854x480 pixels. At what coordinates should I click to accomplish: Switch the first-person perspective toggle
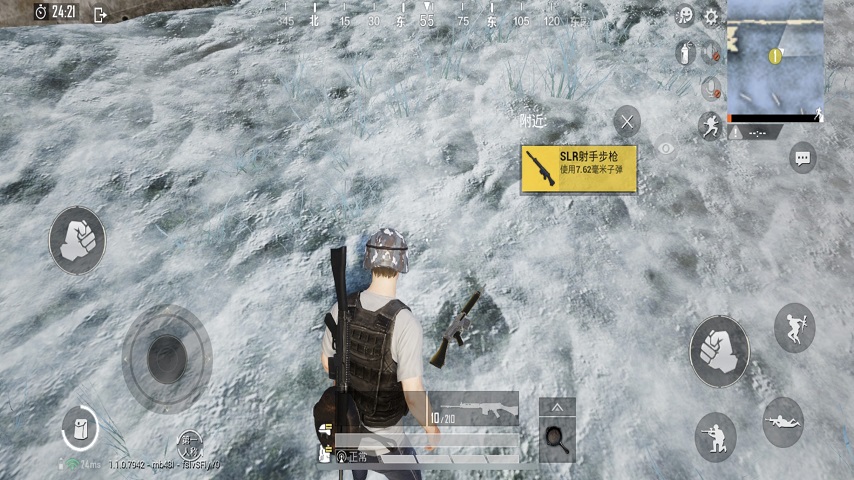pyautogui.click(x=190, y=443)
